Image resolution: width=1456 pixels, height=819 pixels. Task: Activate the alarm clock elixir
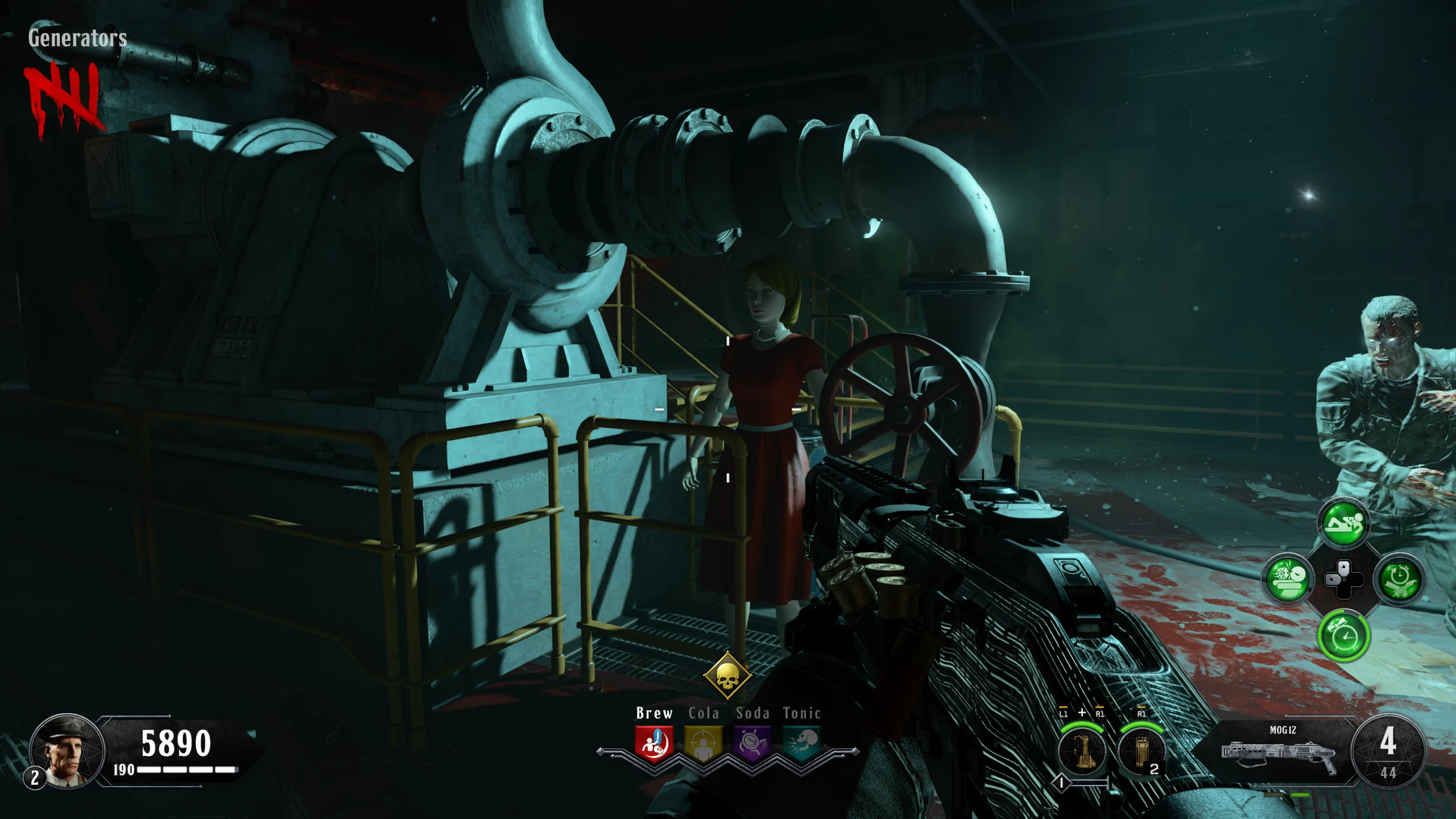point(1343,635)
